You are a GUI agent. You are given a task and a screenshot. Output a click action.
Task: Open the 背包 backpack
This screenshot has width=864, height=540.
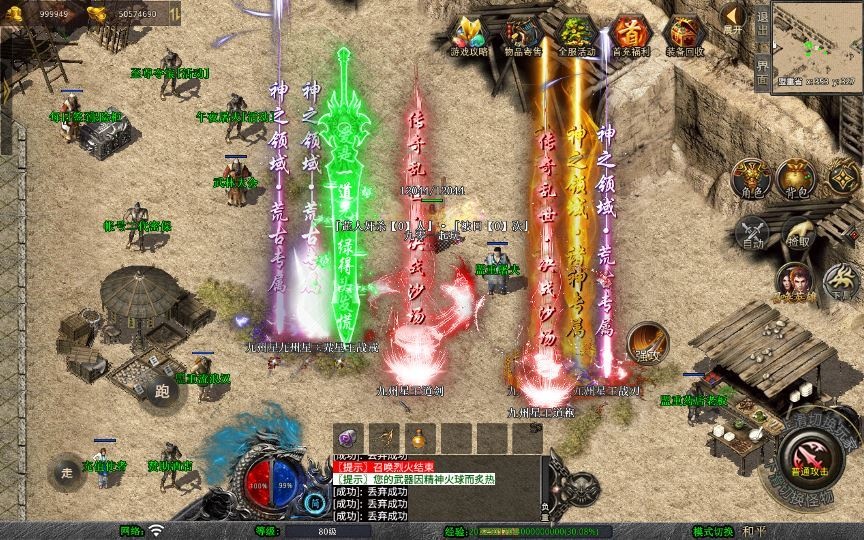click(798, 178)
